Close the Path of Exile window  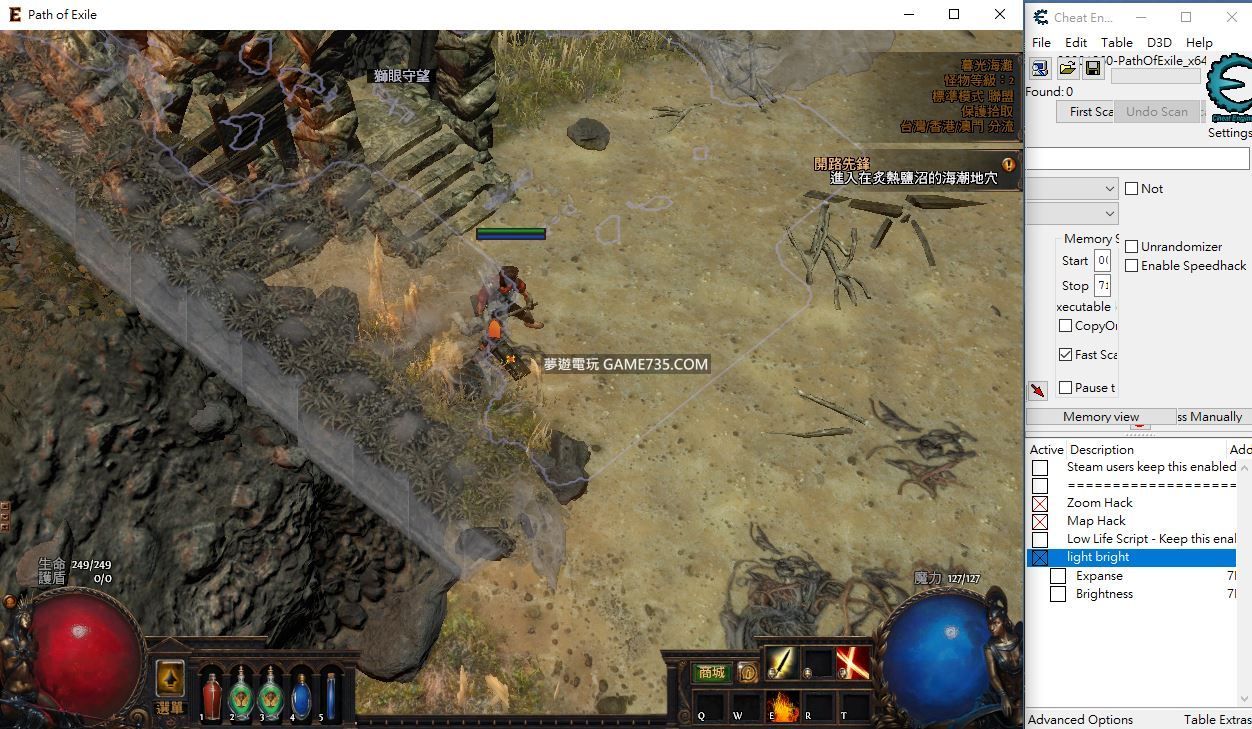[999, 14]
